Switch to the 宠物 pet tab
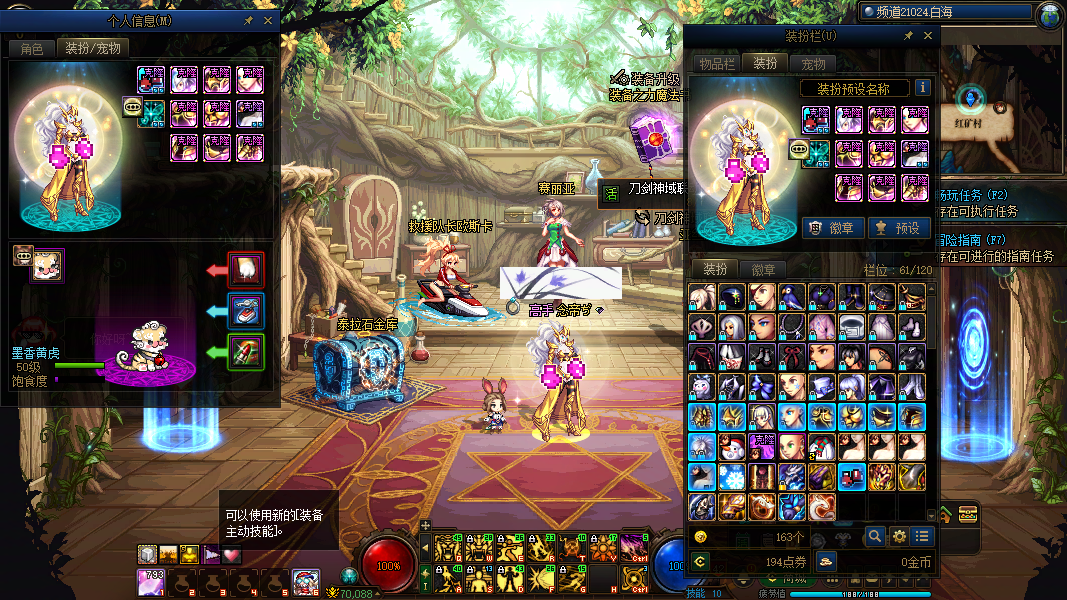 pos(814,64)
